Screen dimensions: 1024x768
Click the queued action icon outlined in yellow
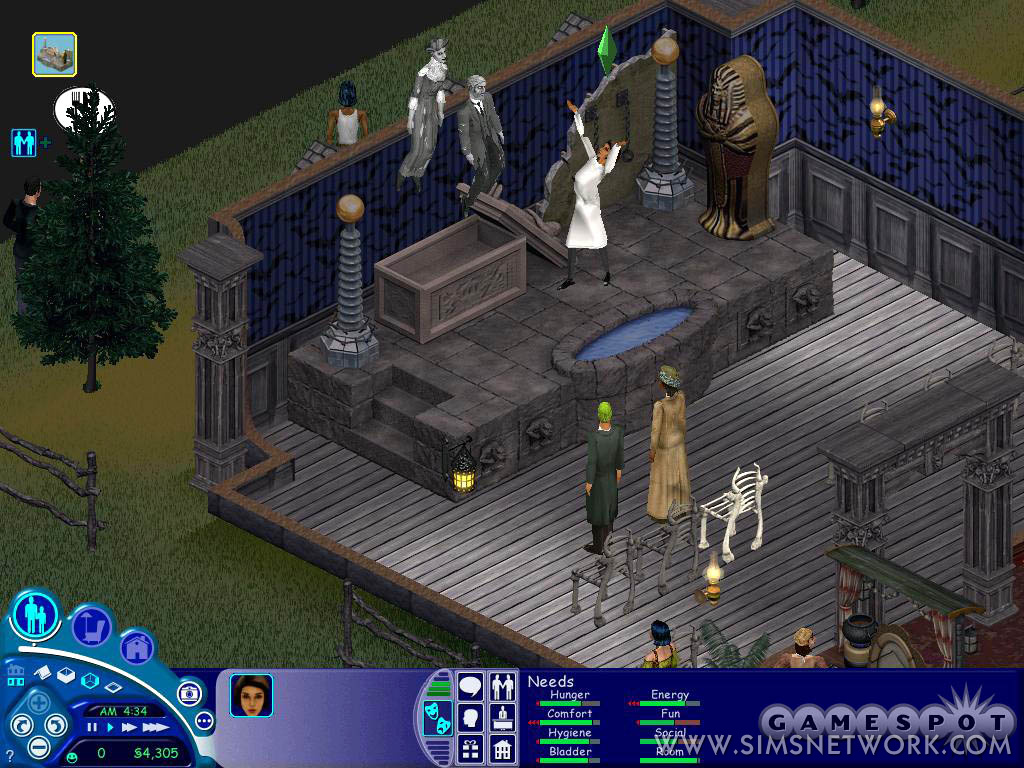pos(54,55)
